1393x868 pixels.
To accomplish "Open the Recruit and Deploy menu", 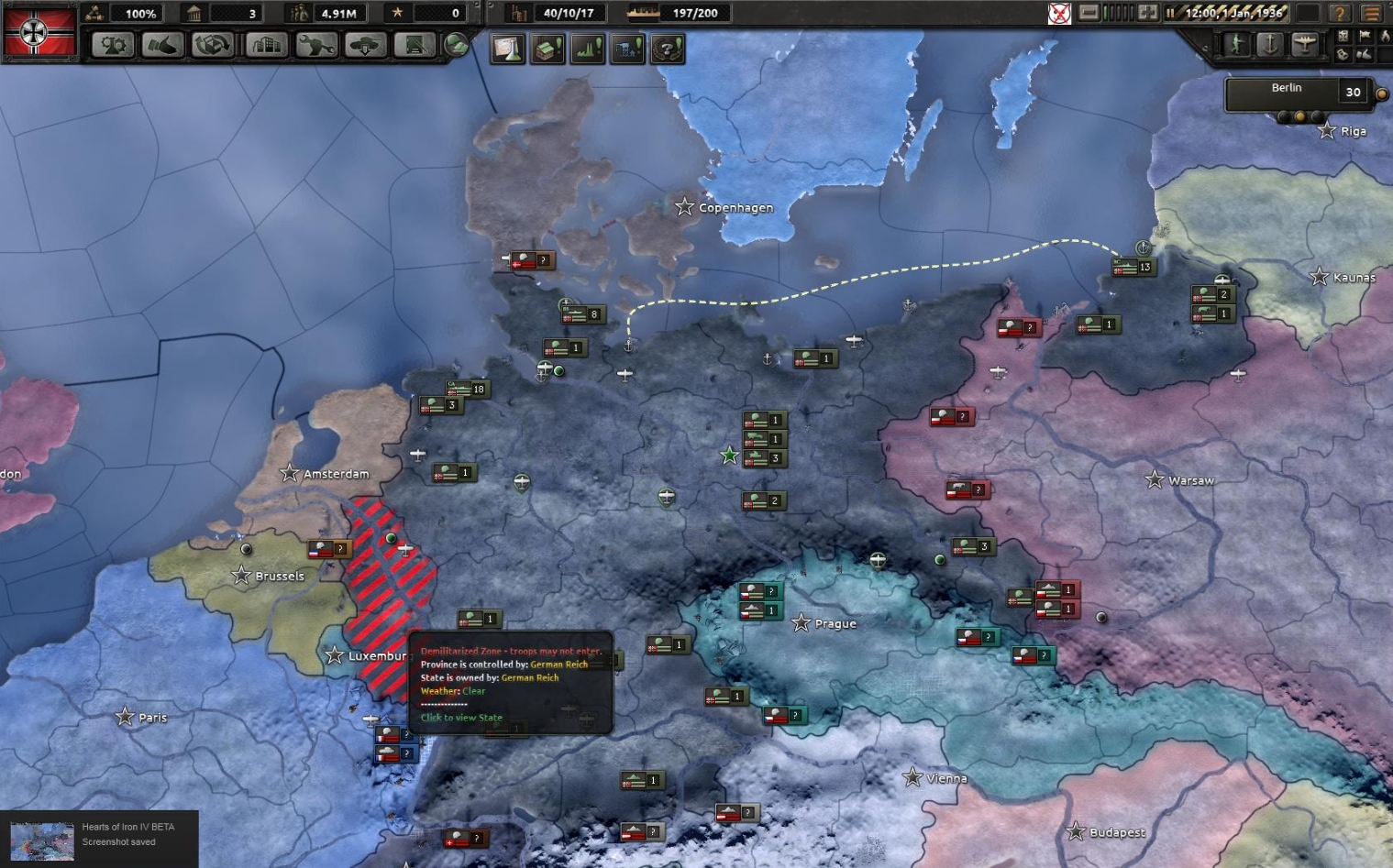I will point(367,46).
